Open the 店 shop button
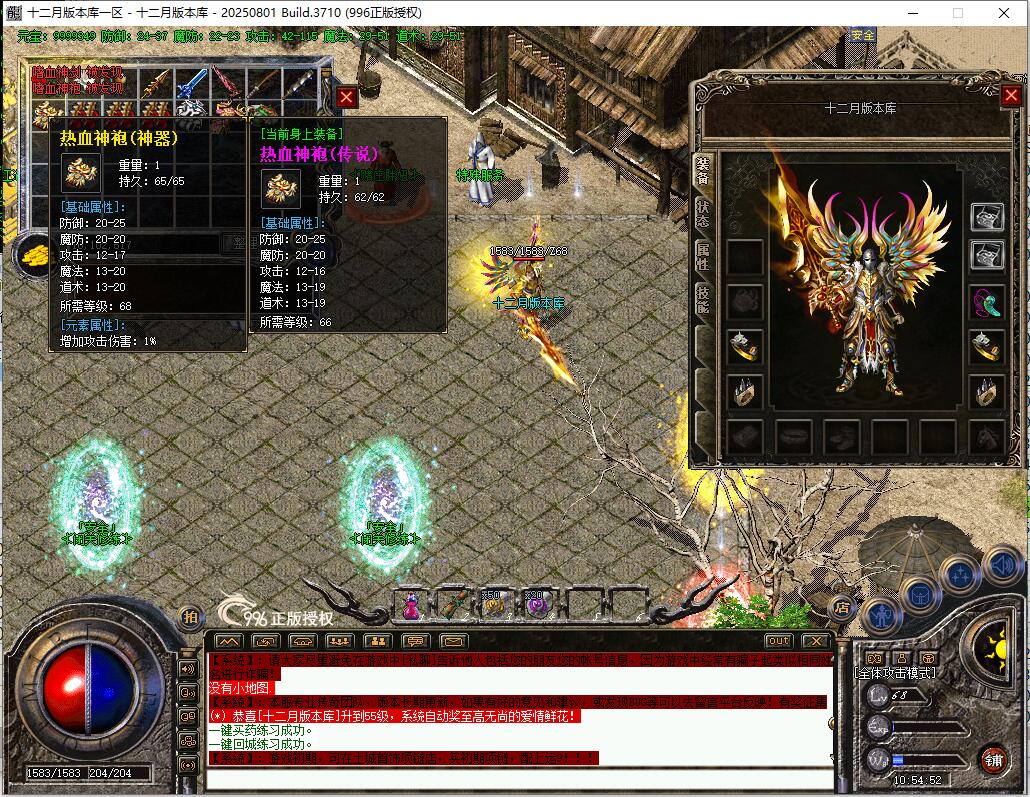This screenshot has height=797, width=1030. tap(842, 606)
